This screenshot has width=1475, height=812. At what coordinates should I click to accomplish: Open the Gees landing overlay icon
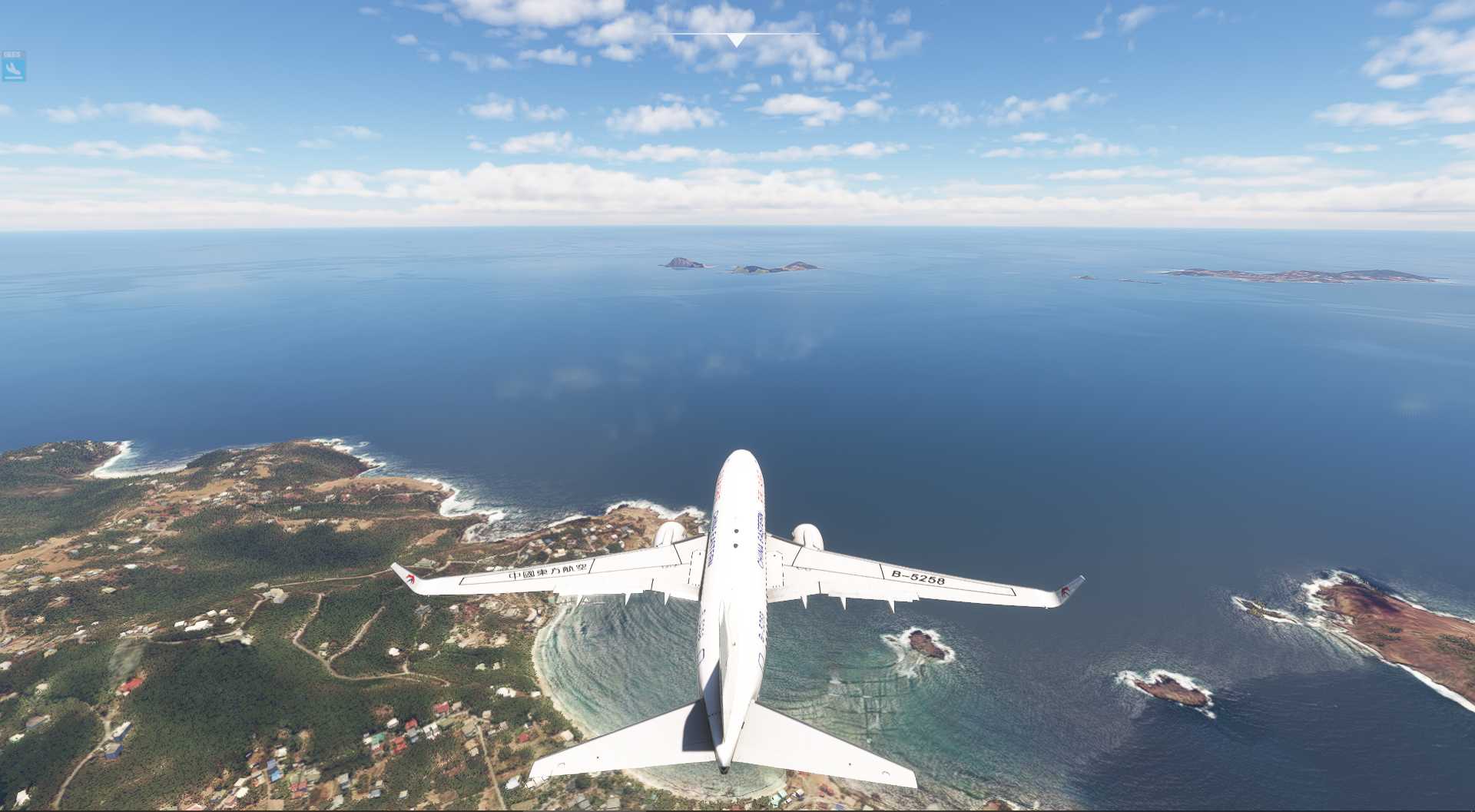(14, 68)
